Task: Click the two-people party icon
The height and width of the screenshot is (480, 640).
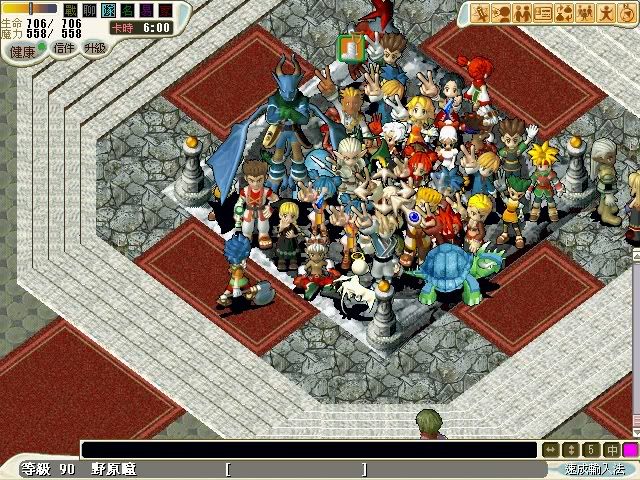Action: (522, 13)
